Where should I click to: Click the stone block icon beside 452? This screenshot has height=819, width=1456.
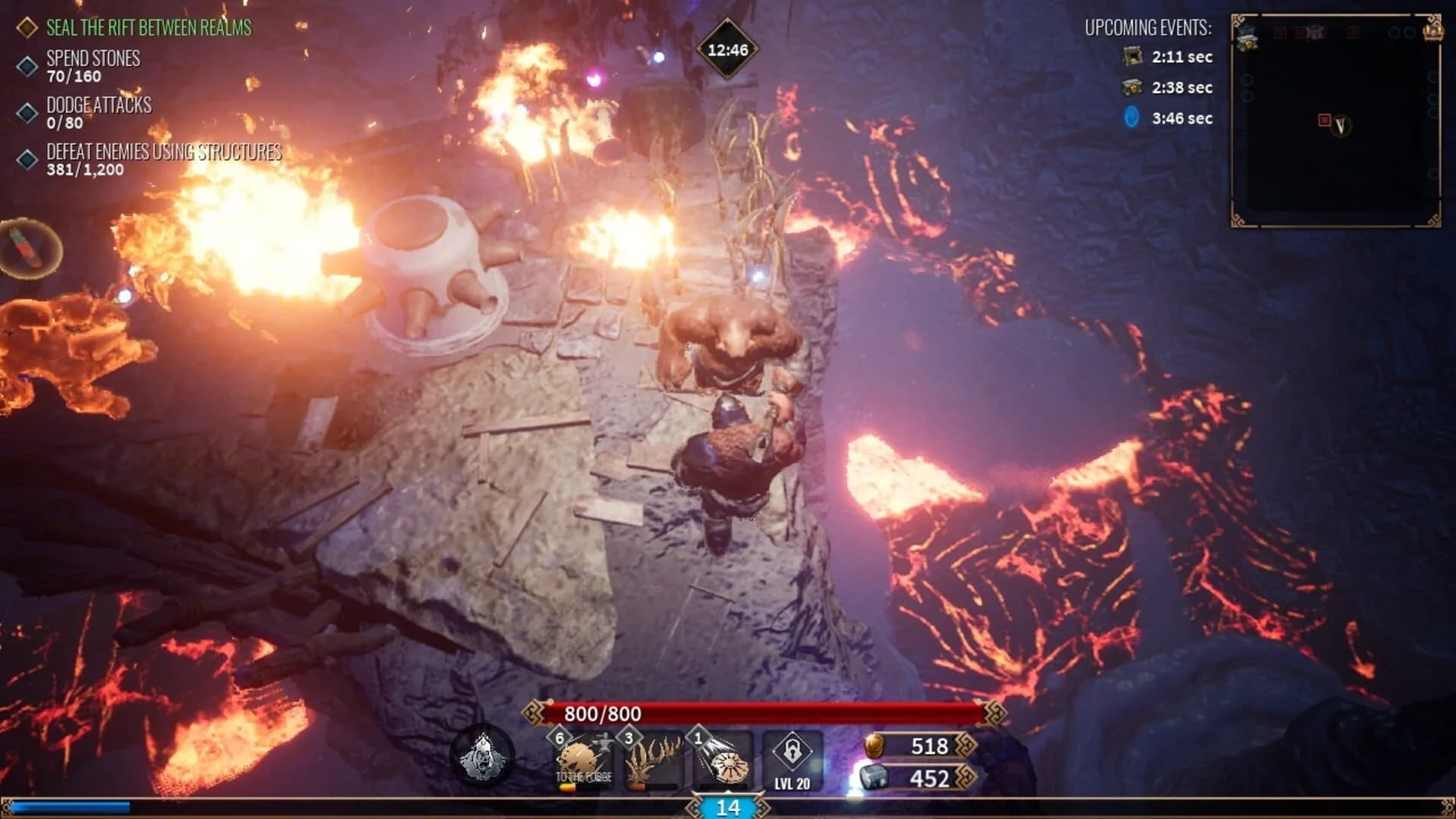pos(874,777)
